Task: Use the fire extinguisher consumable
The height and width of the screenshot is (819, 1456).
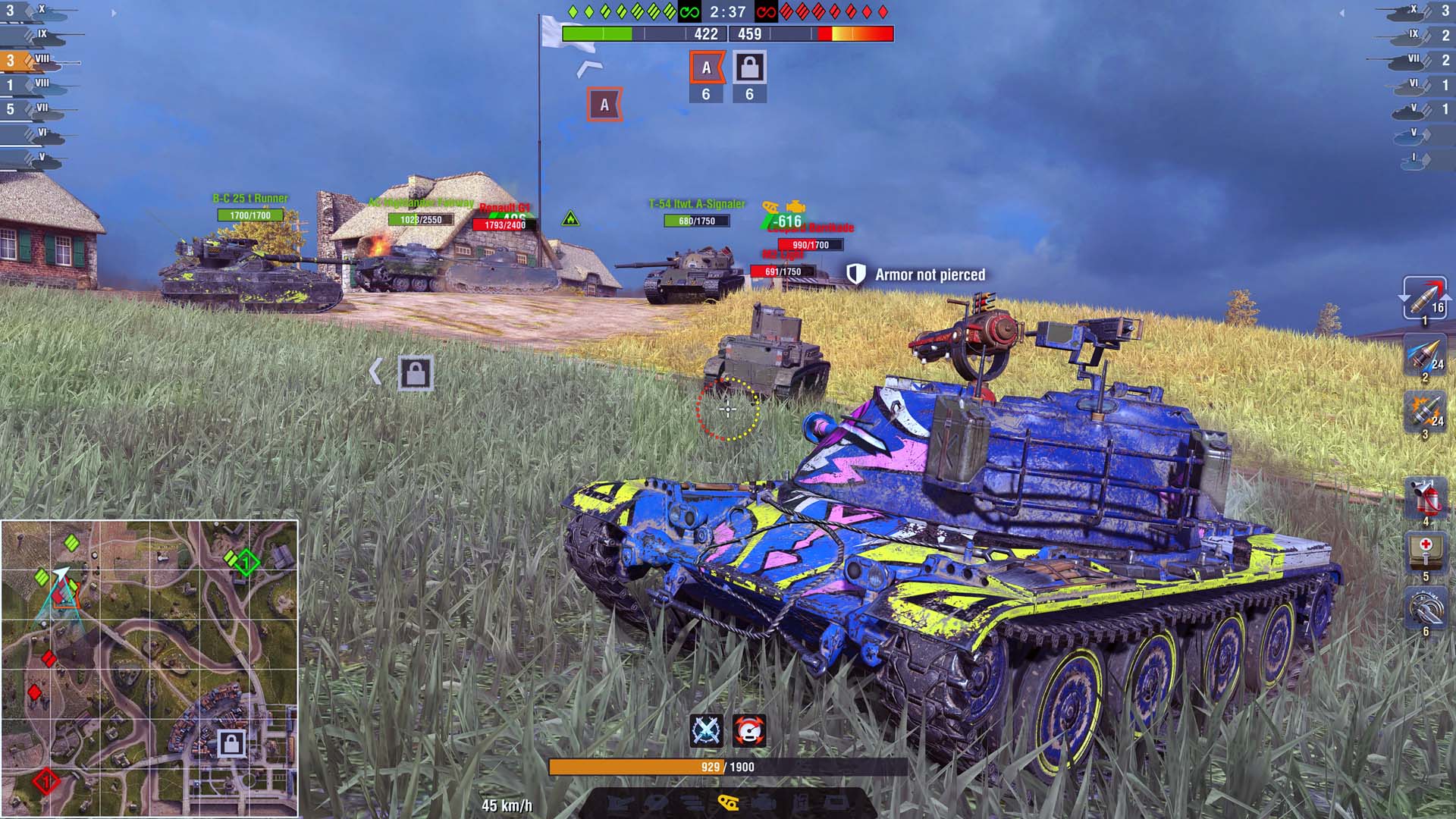Action: tap(1424, 498)
